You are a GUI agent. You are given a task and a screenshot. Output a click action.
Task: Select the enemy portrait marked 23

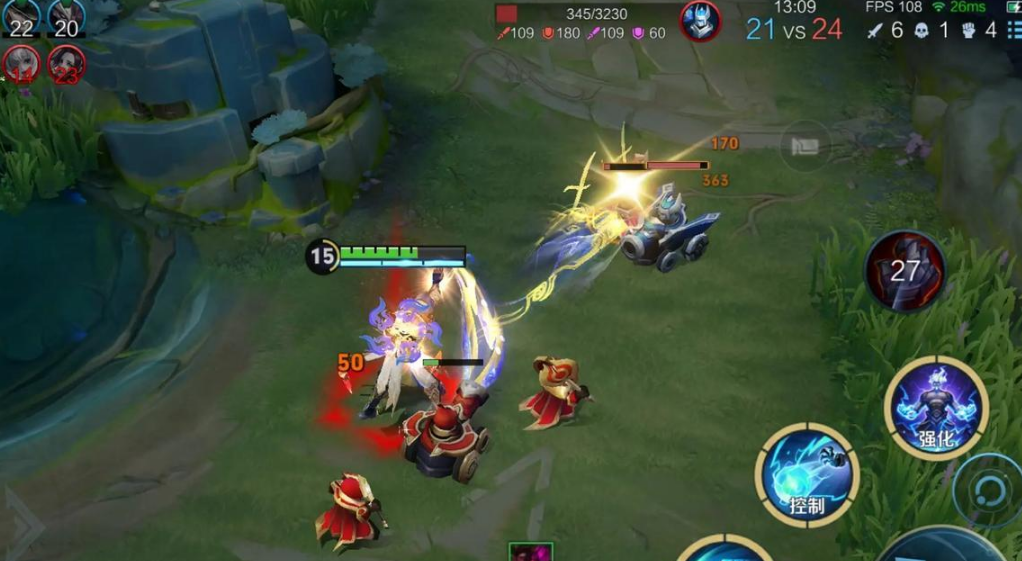pos(67,63)
